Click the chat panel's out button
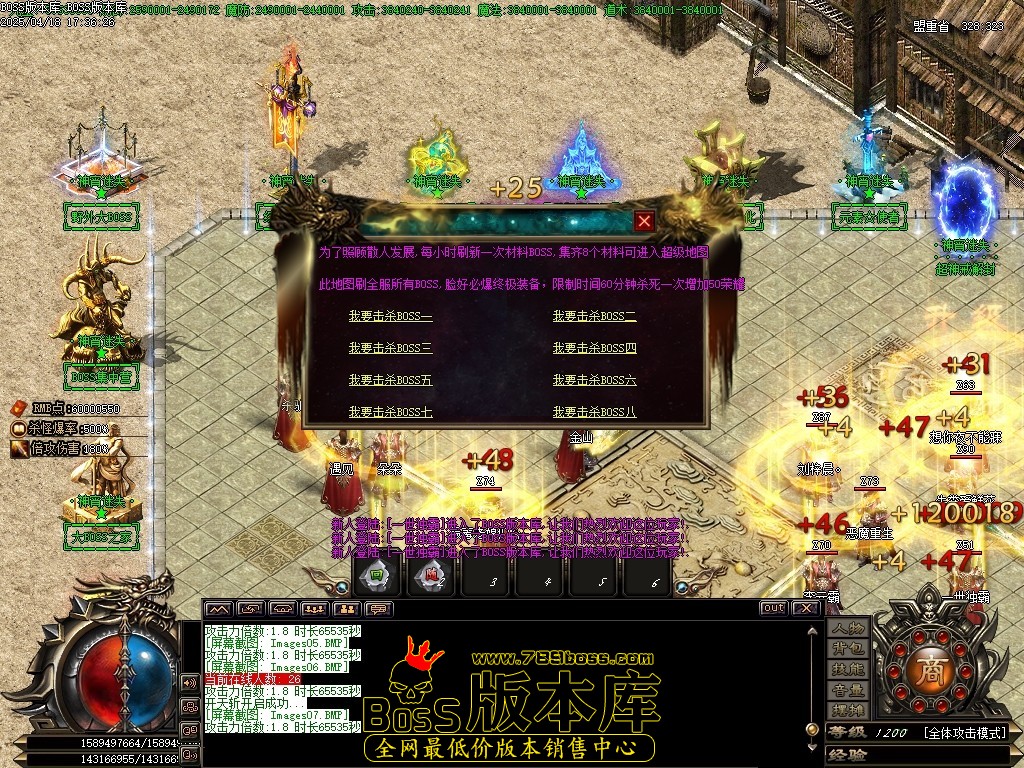Viewport: 1024px width, 768px height. (x=773, y=608)
